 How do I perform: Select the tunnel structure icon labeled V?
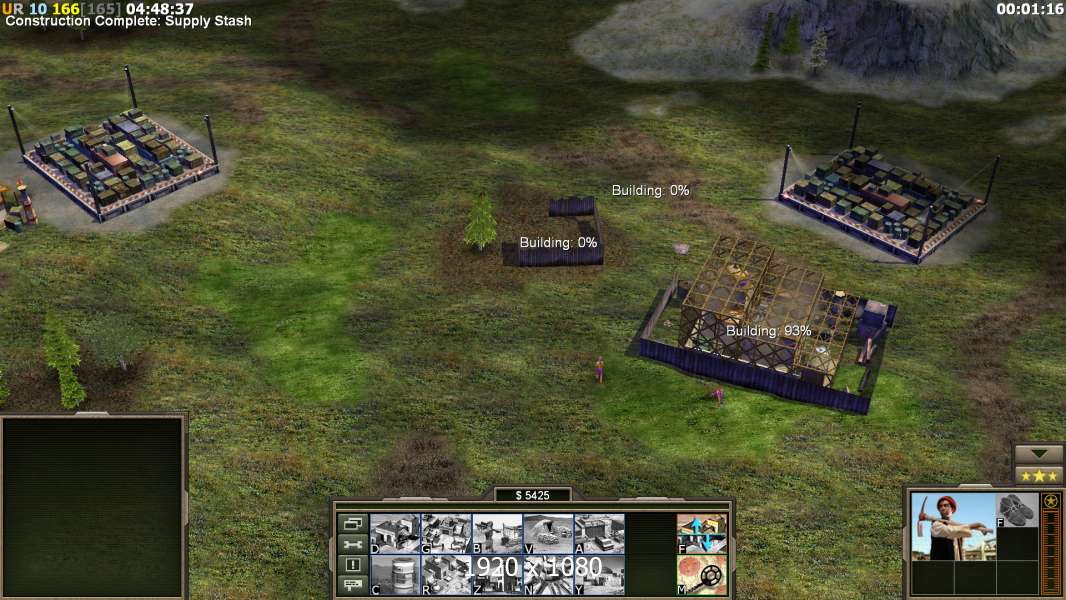coord(548,533)
